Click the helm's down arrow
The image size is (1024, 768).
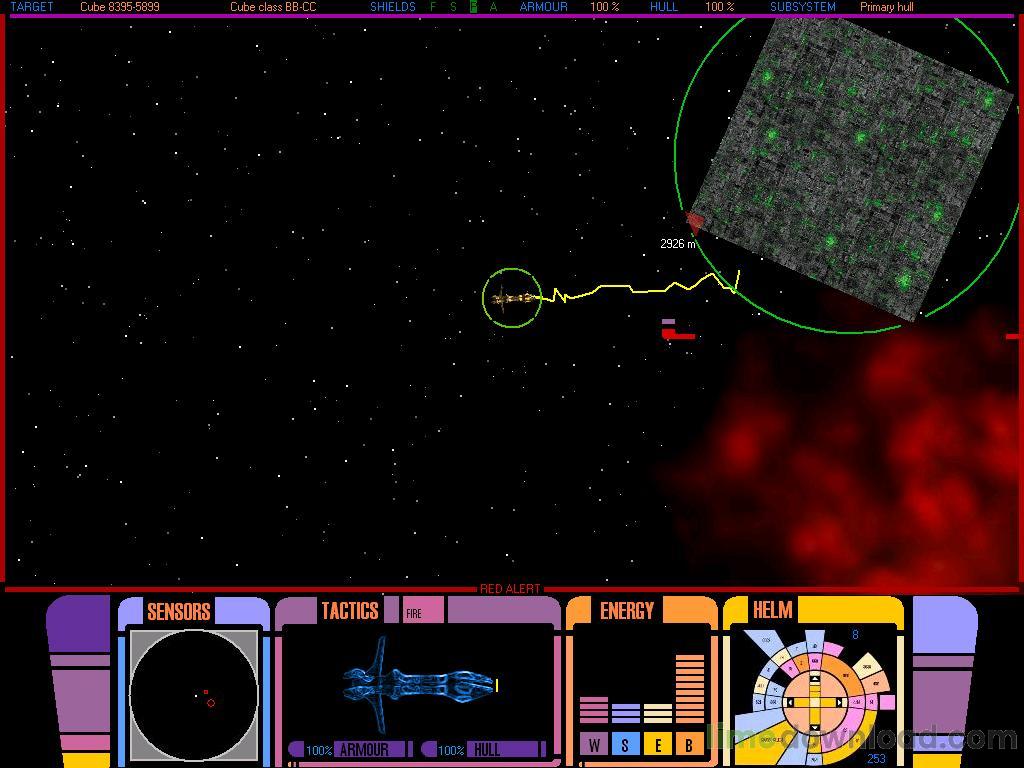click(814, 725)
